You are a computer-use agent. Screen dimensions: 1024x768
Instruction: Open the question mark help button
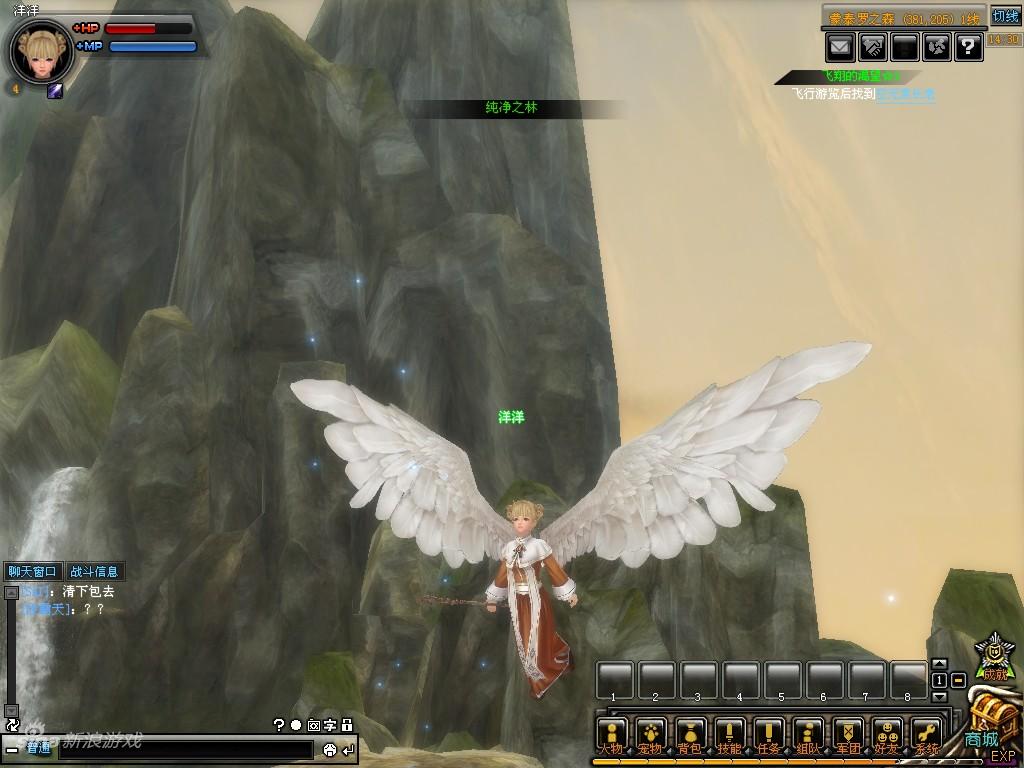pos(968,45)
